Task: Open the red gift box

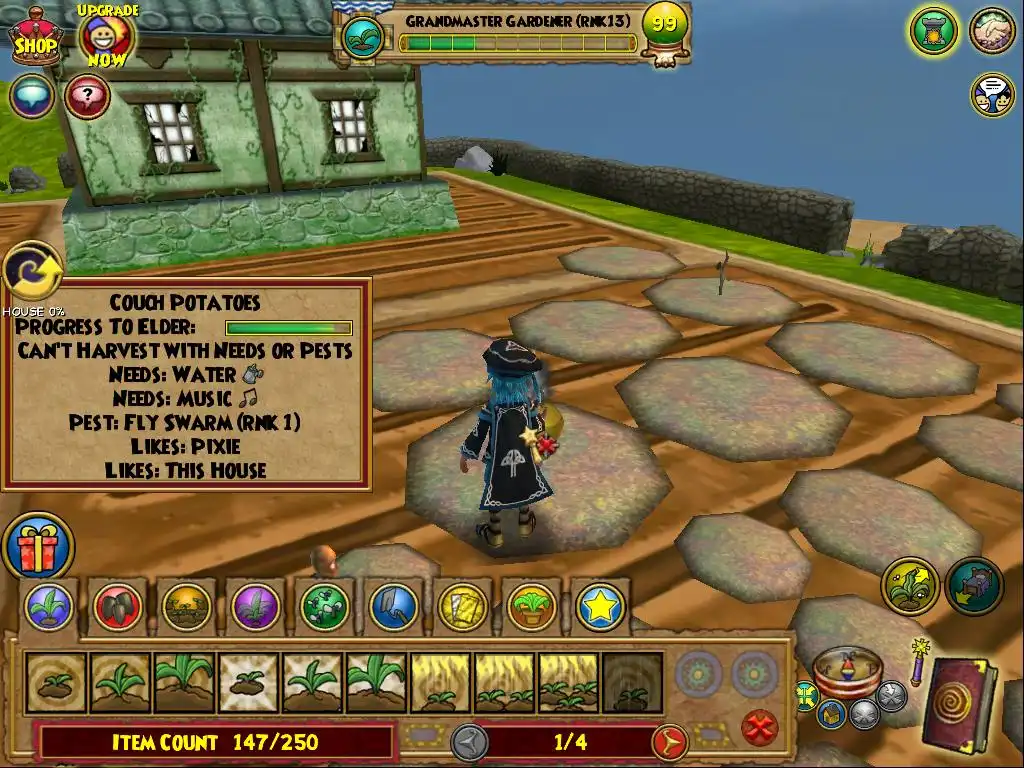Action: pos(38,547)
